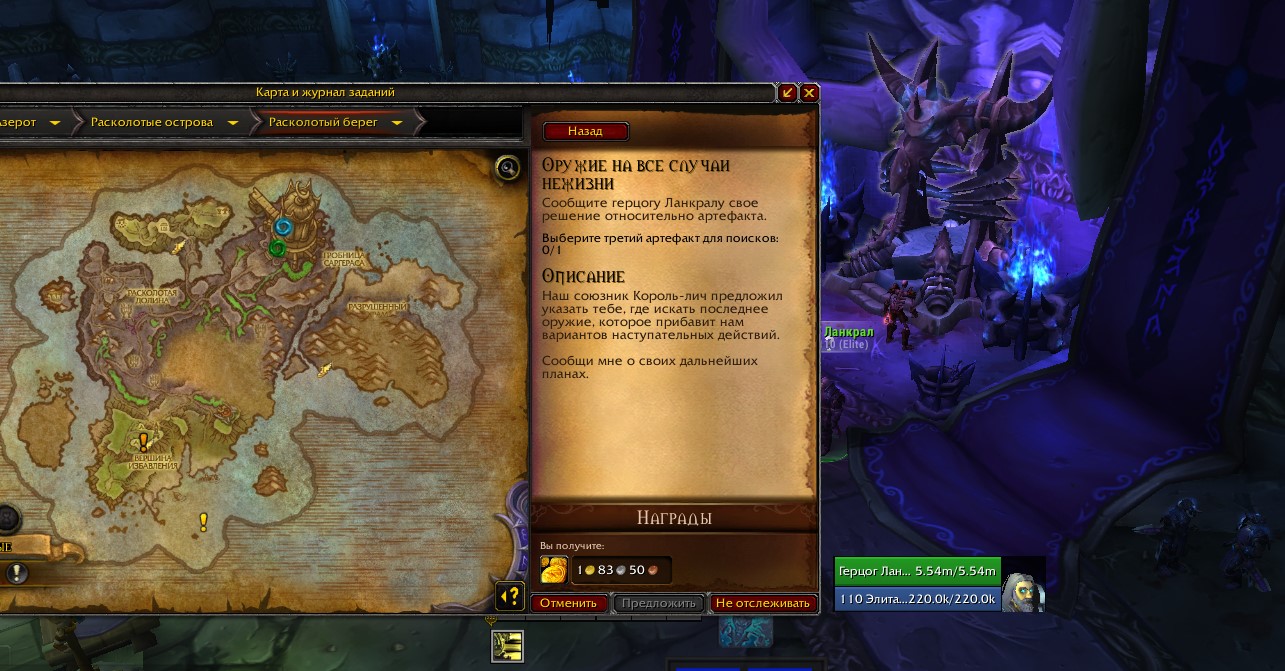Screen dimensions: 1285x671
Task: Click the yellow exclamation quest marker by the southern coast
Action: tap(204, 521)
